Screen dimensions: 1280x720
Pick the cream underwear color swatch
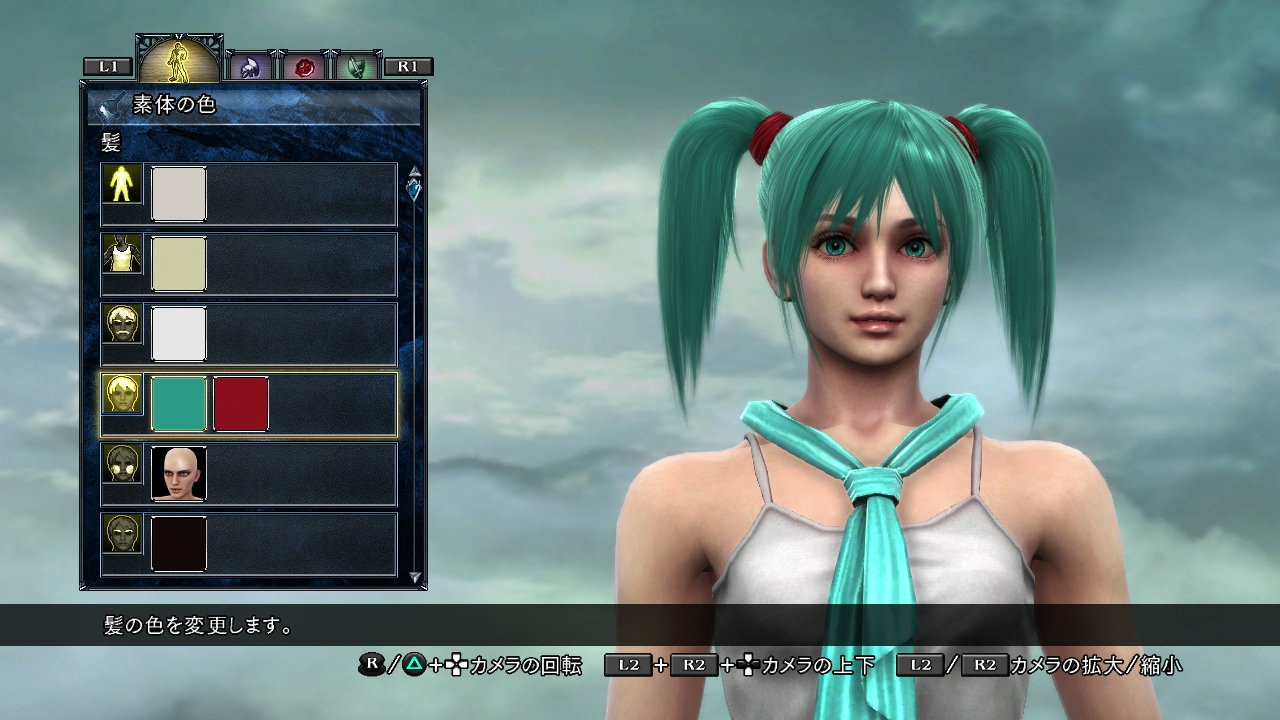[179, 264]
